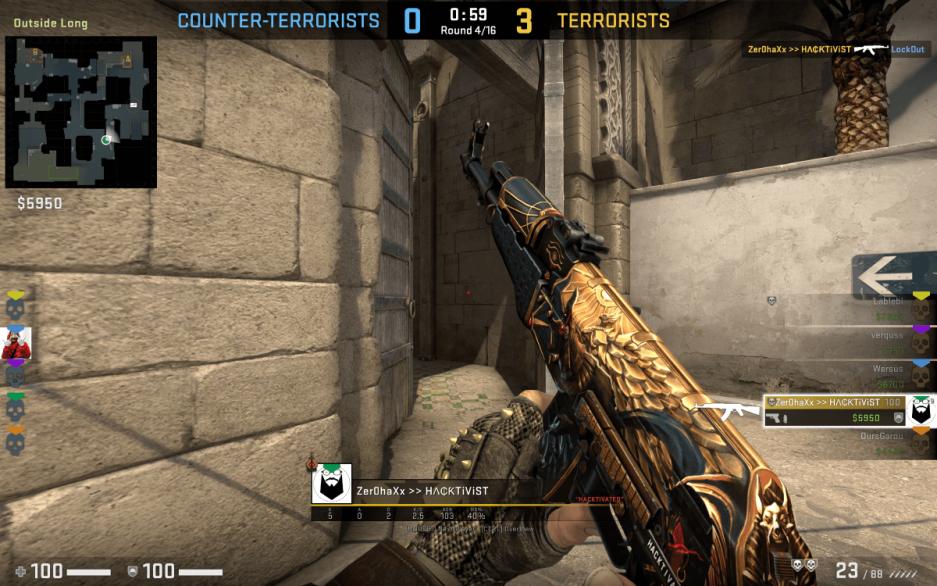Choose the verguss player row
The width and height of the screenshot is (937, 586).
[x=848, y=342]
